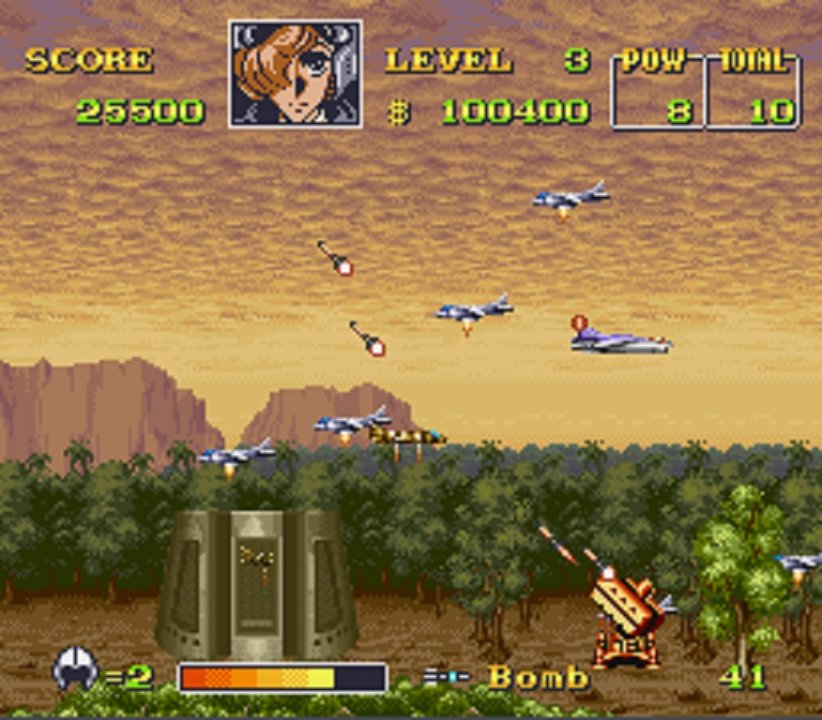Select the Bomb special weapon icon
The width and height of the screenshot is (822, 720).
(445, 677)
